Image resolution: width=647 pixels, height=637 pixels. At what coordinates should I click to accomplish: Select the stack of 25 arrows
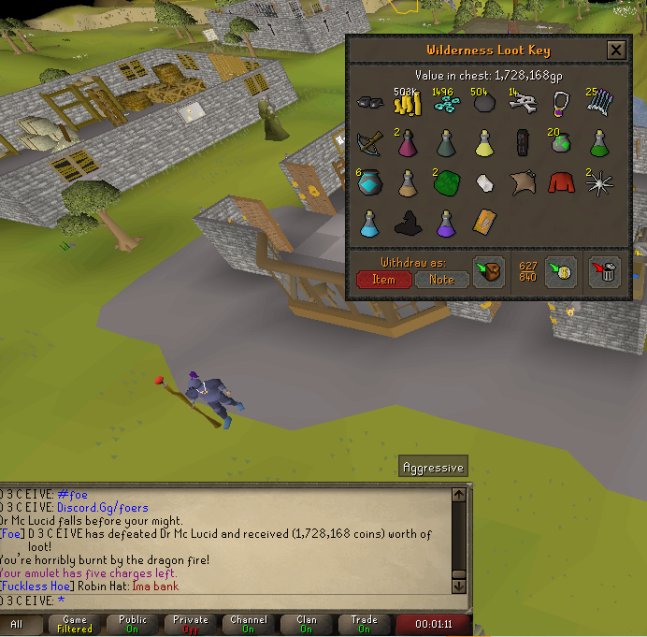pos(600,104)
